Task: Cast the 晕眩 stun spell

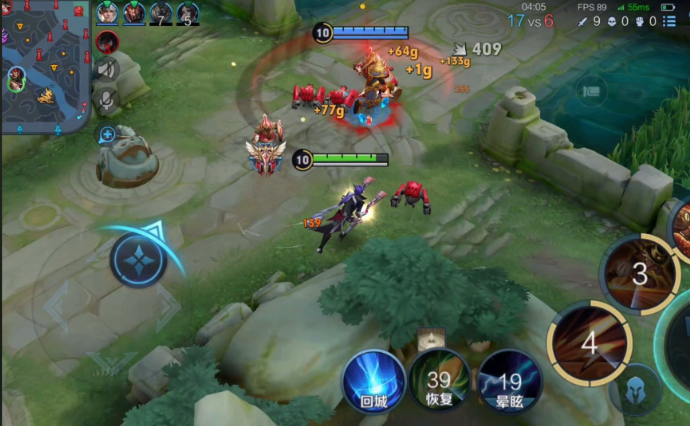Action: coord(509,383)
